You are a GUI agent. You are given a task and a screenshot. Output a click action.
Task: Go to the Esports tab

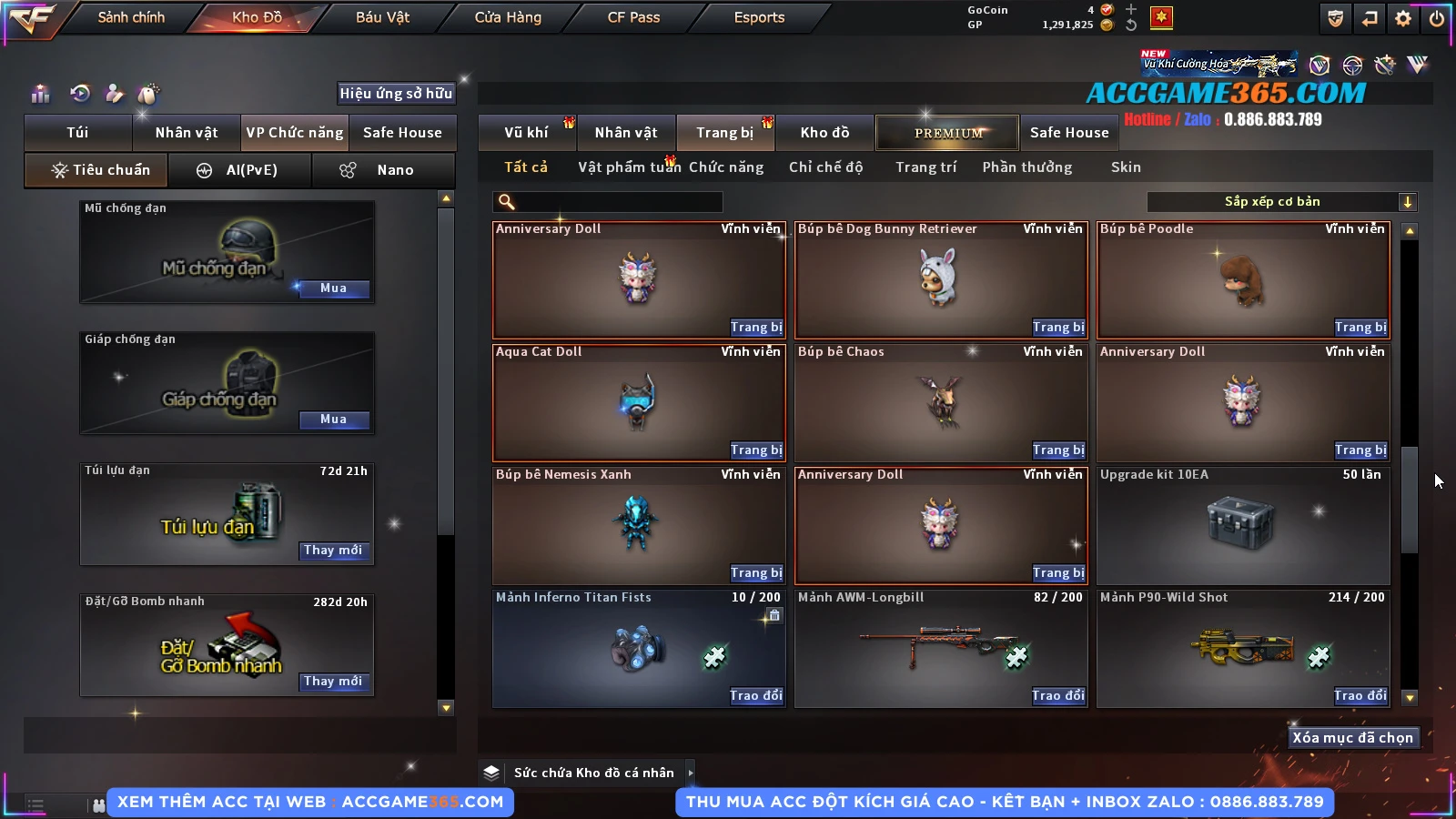point(759,17)
